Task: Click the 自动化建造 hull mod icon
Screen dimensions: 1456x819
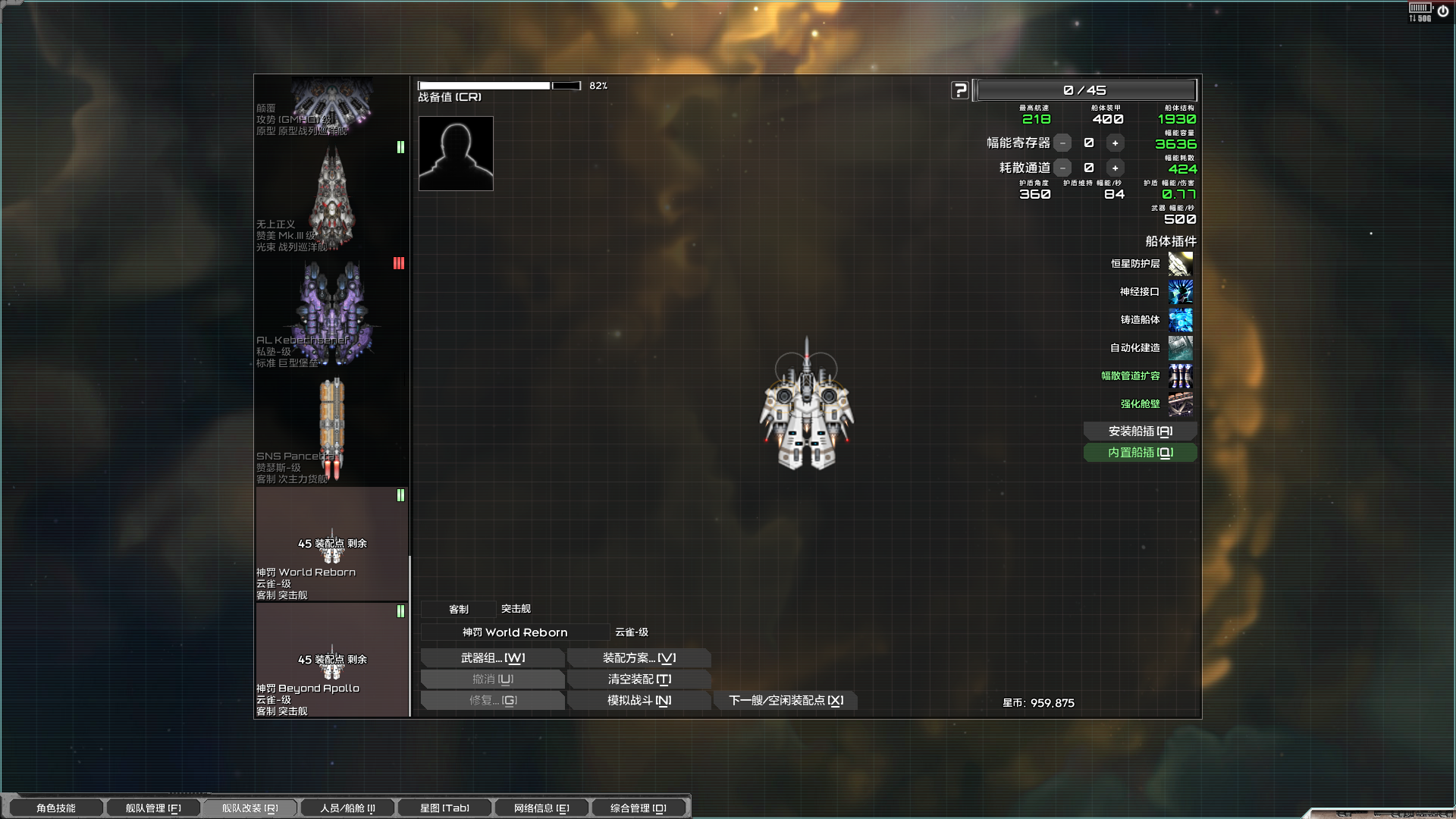Action: (1181, 348)
